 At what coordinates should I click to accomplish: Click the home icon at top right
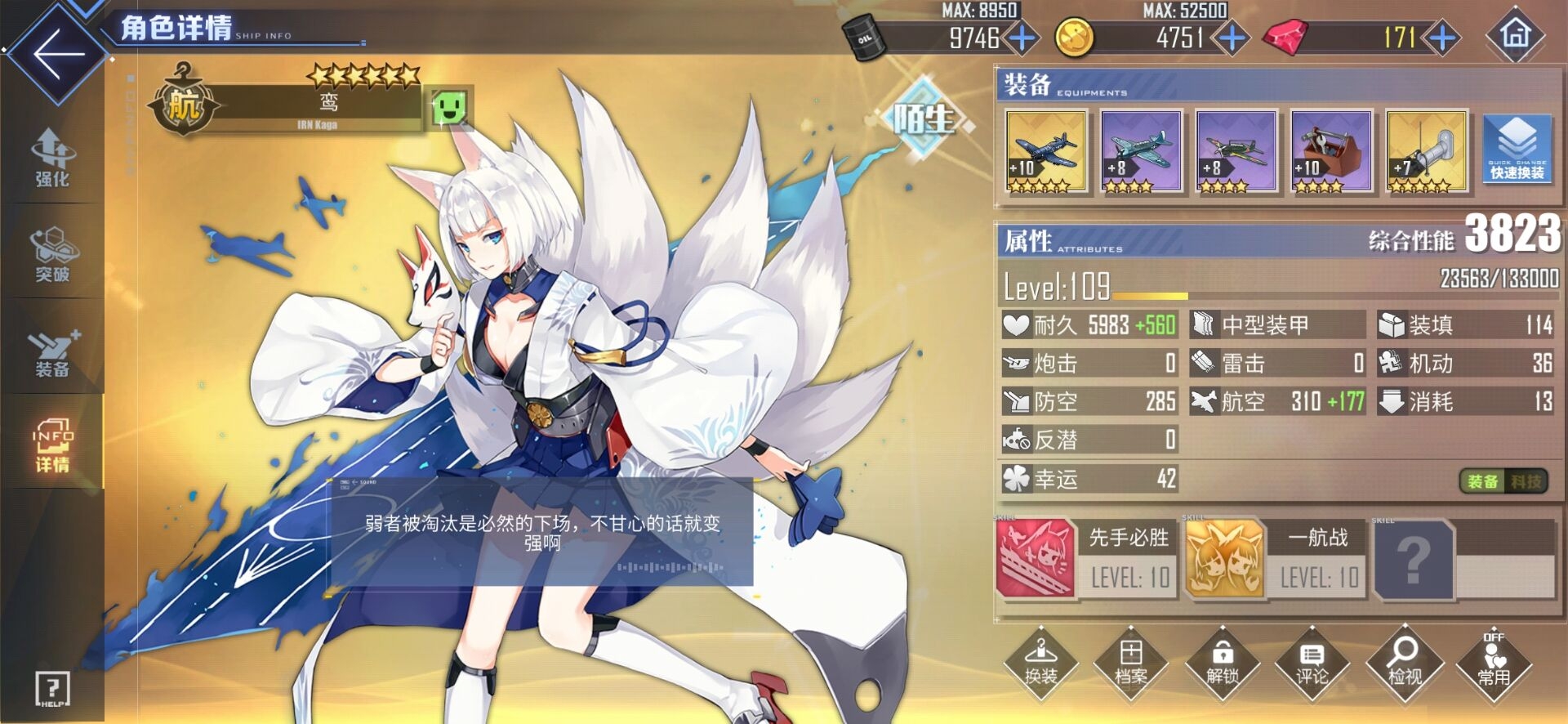pos(1517,36)
